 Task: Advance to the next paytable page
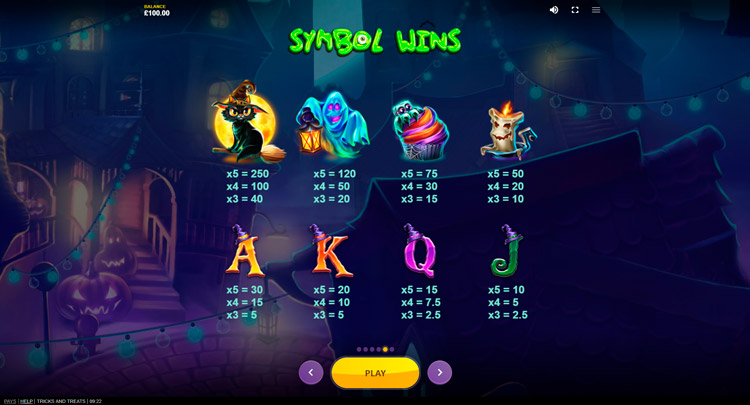(x=440, y=373)
